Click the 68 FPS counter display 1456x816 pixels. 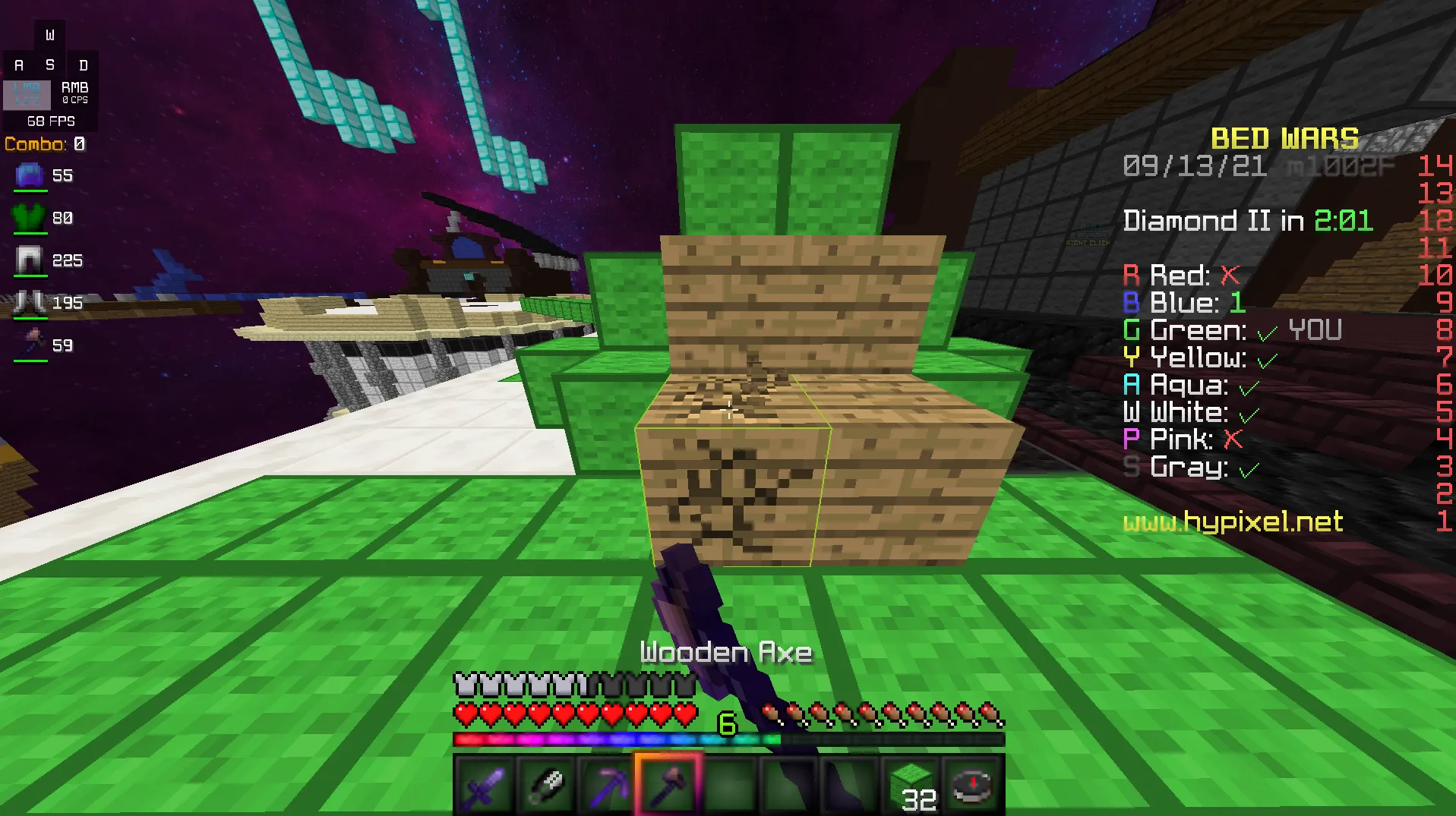50,121
